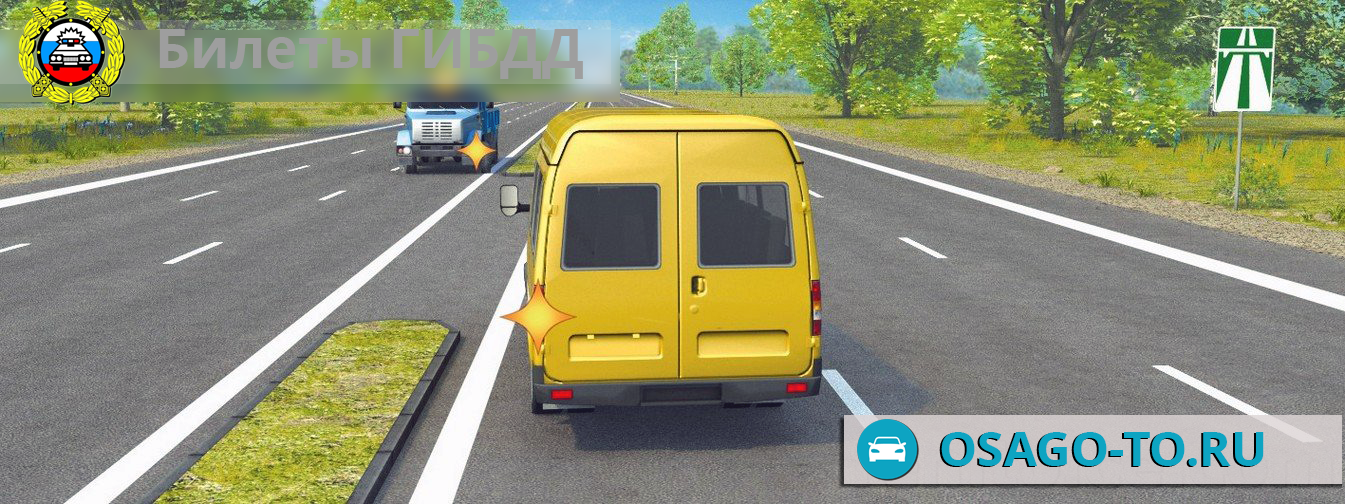
Task: Open the OSAGO-TO.RU site banner
Action: [1092, 449]
